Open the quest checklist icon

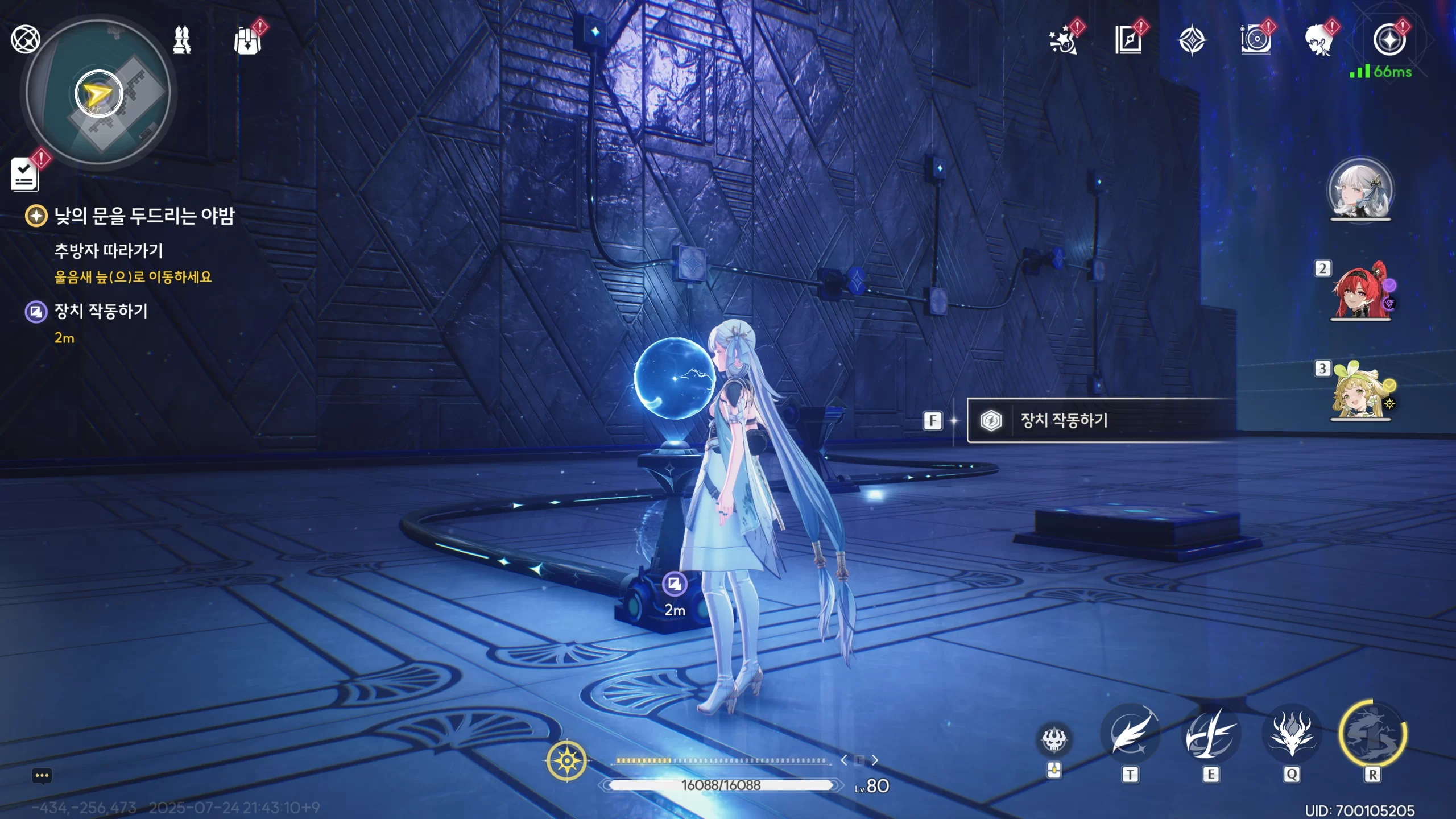25,174
